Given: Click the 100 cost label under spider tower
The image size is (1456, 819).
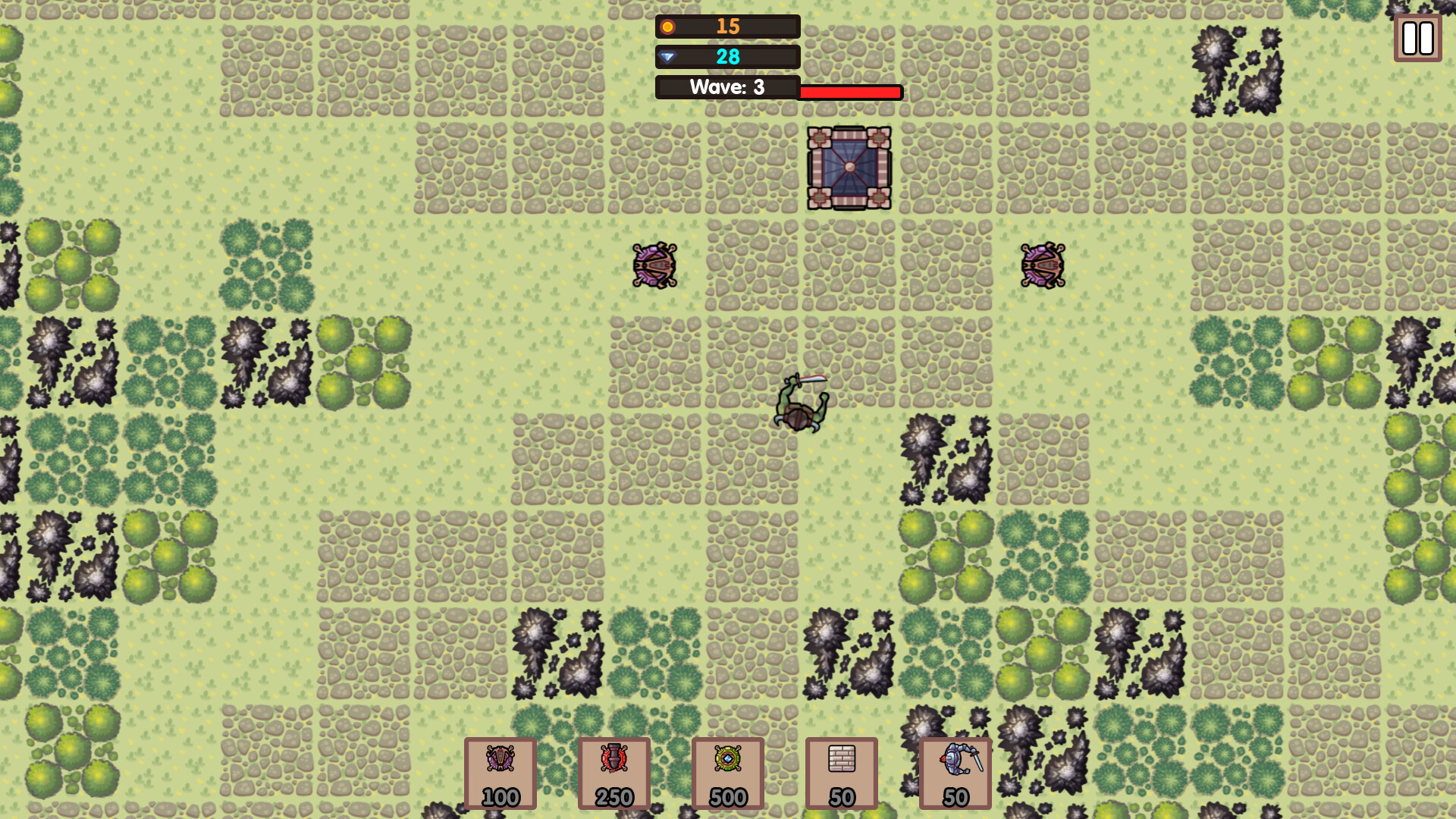Looking at the screenshot, I should click(500, 797).
